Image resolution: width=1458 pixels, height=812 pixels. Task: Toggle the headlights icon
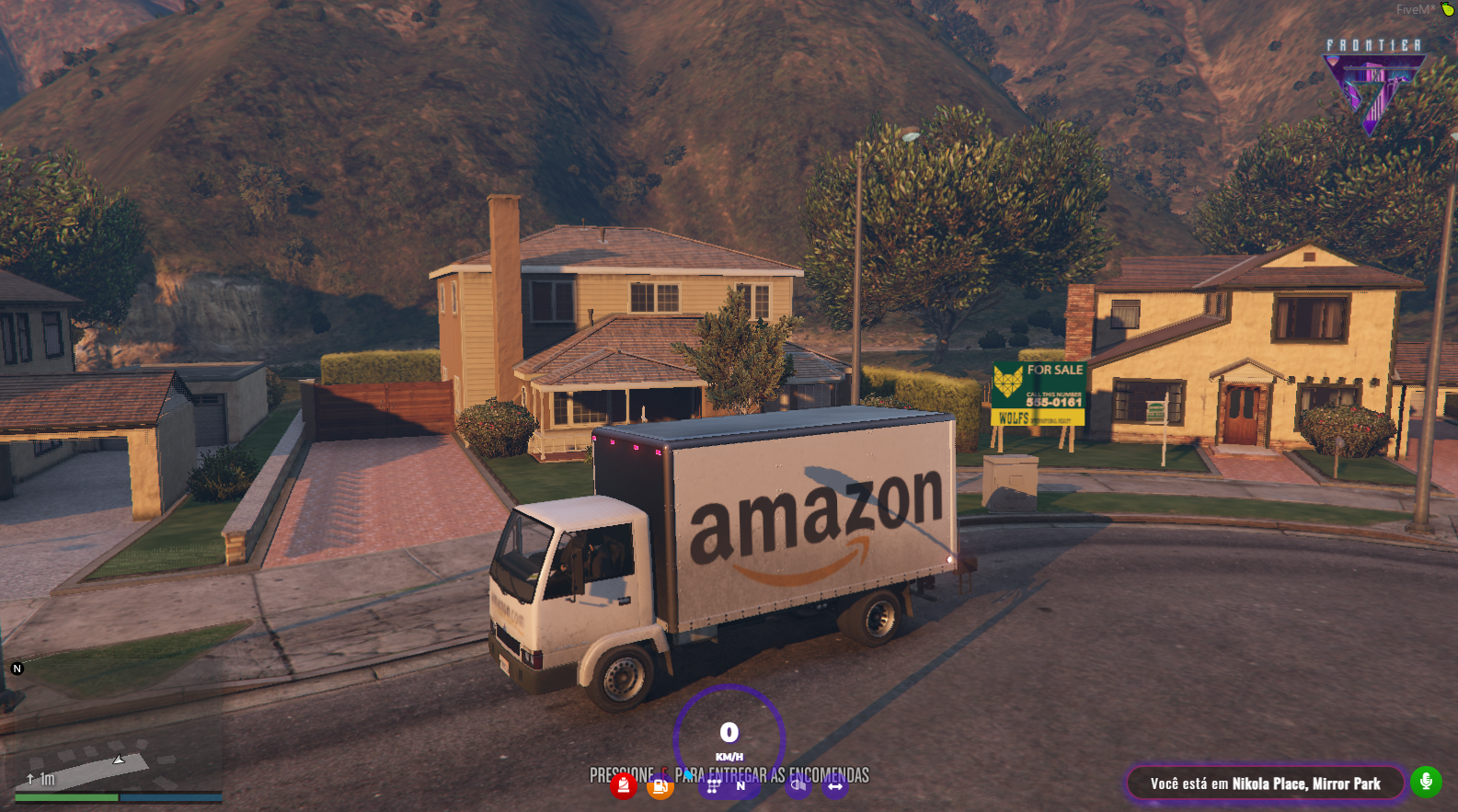point(798,786)
